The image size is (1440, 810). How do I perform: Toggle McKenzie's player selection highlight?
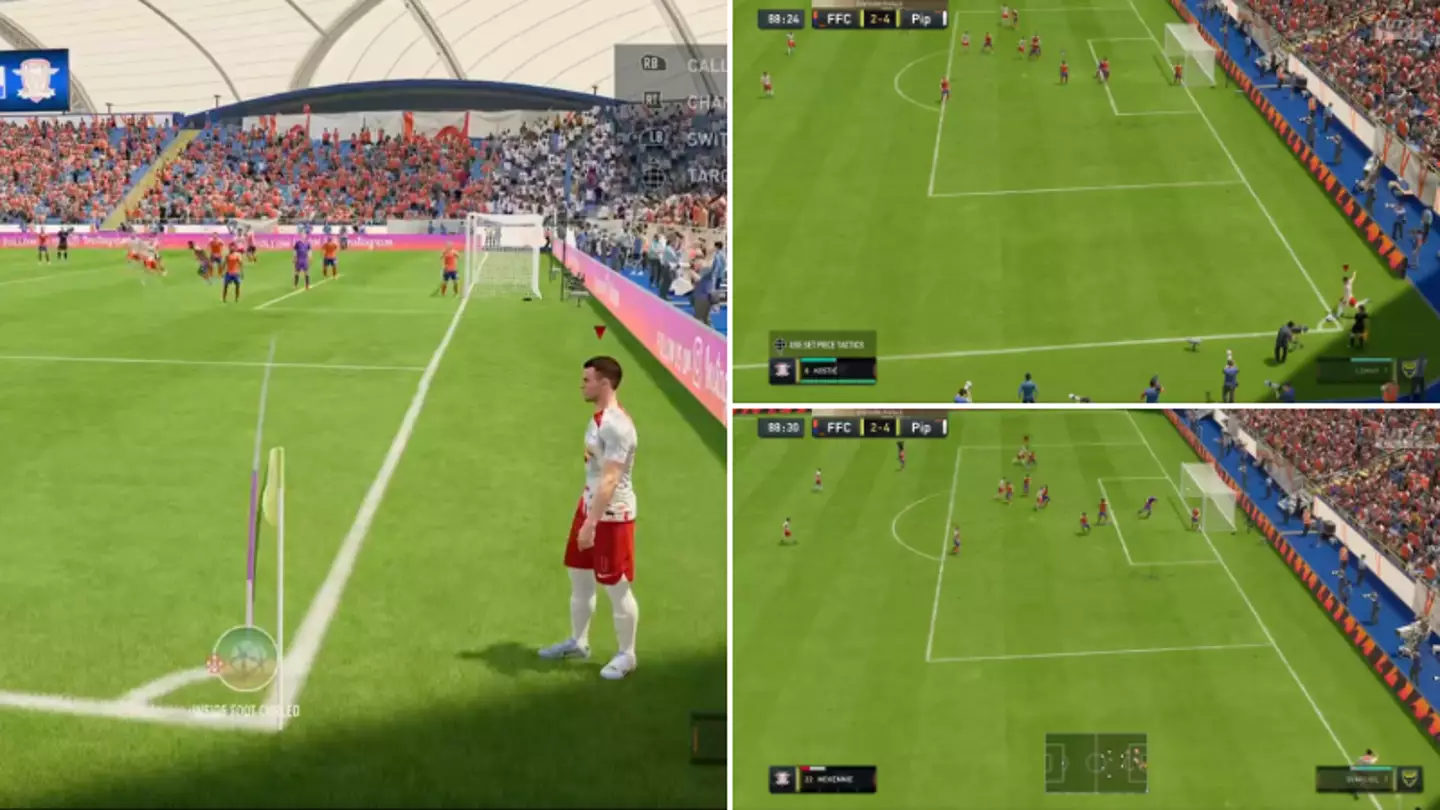tap(812, 767)
